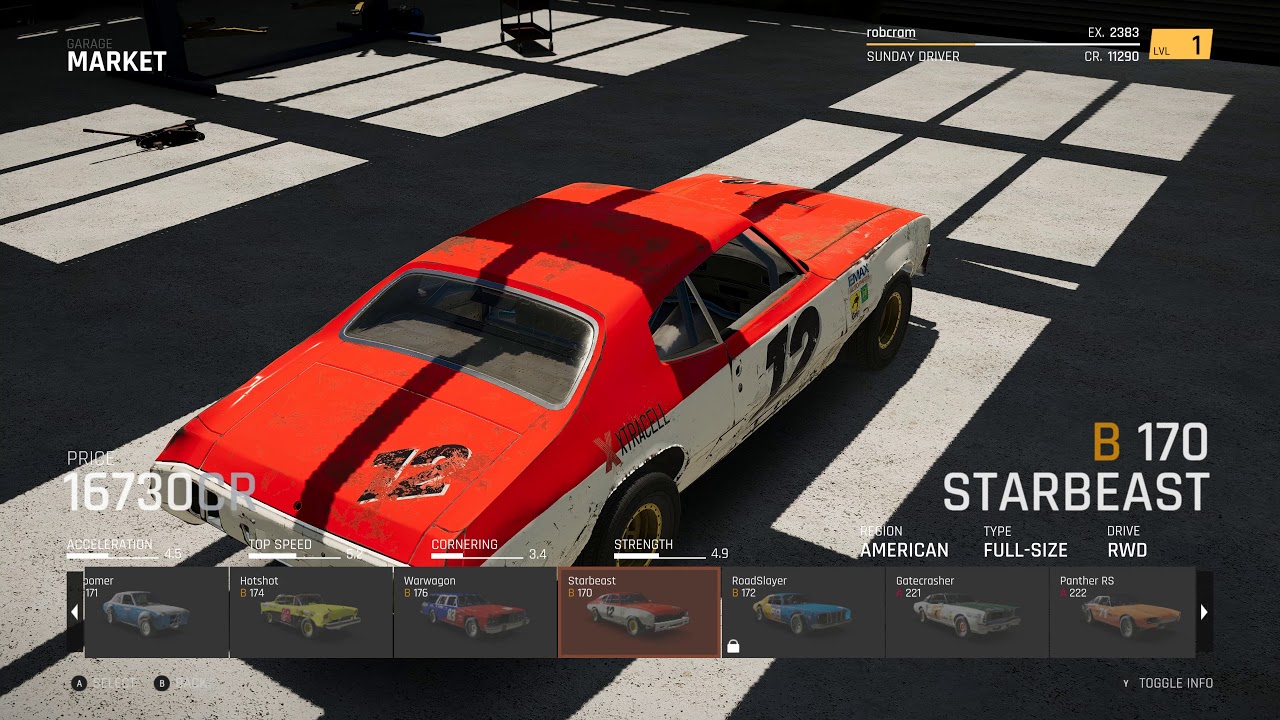
Task: Pick the locked RoadSlayer car
Action: pos(803,612)
